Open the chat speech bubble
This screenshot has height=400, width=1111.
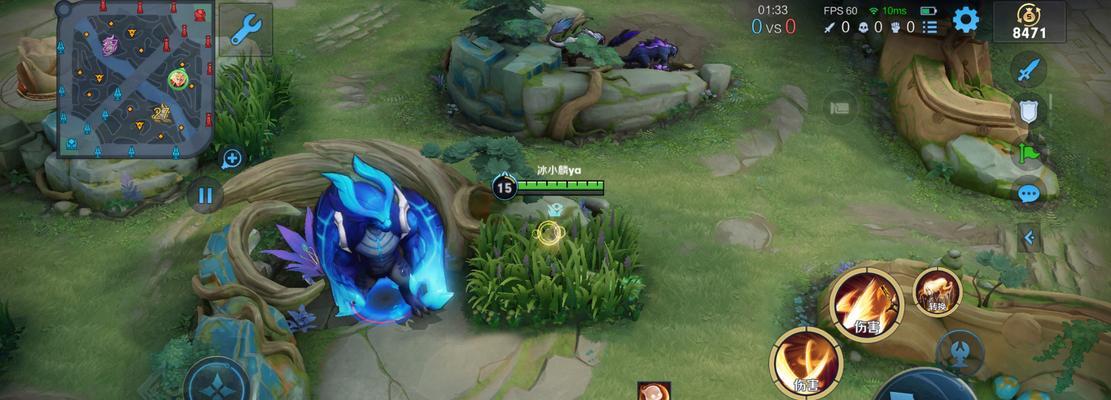[1028, 194]
